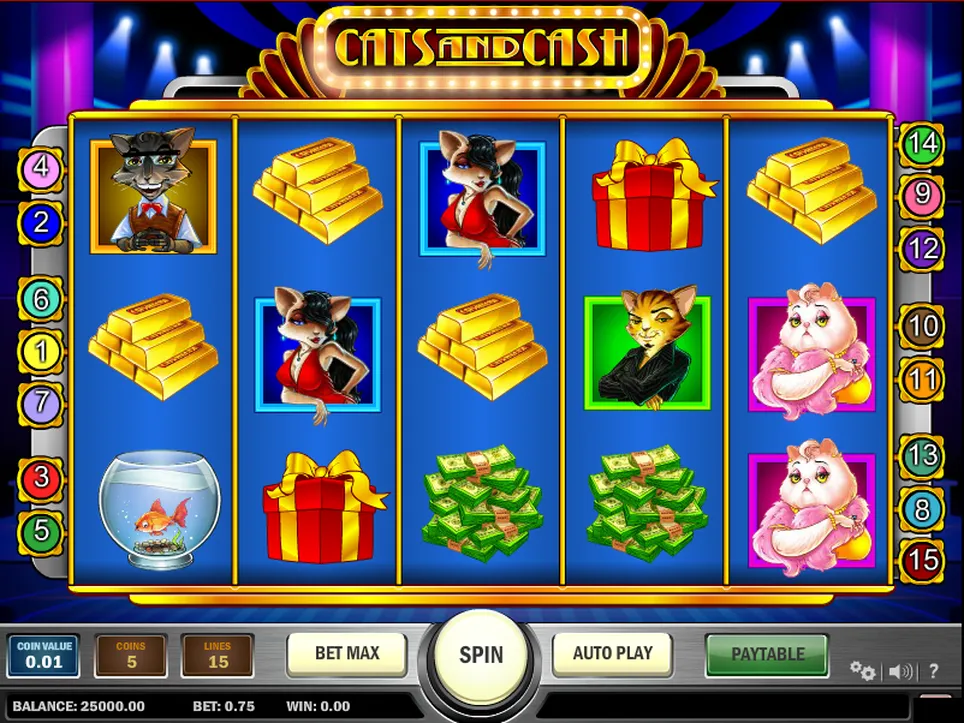Choose payline number 9 marker
Image resolution: width=964 pixels, height=723 pixels.
tap(922, 194)
